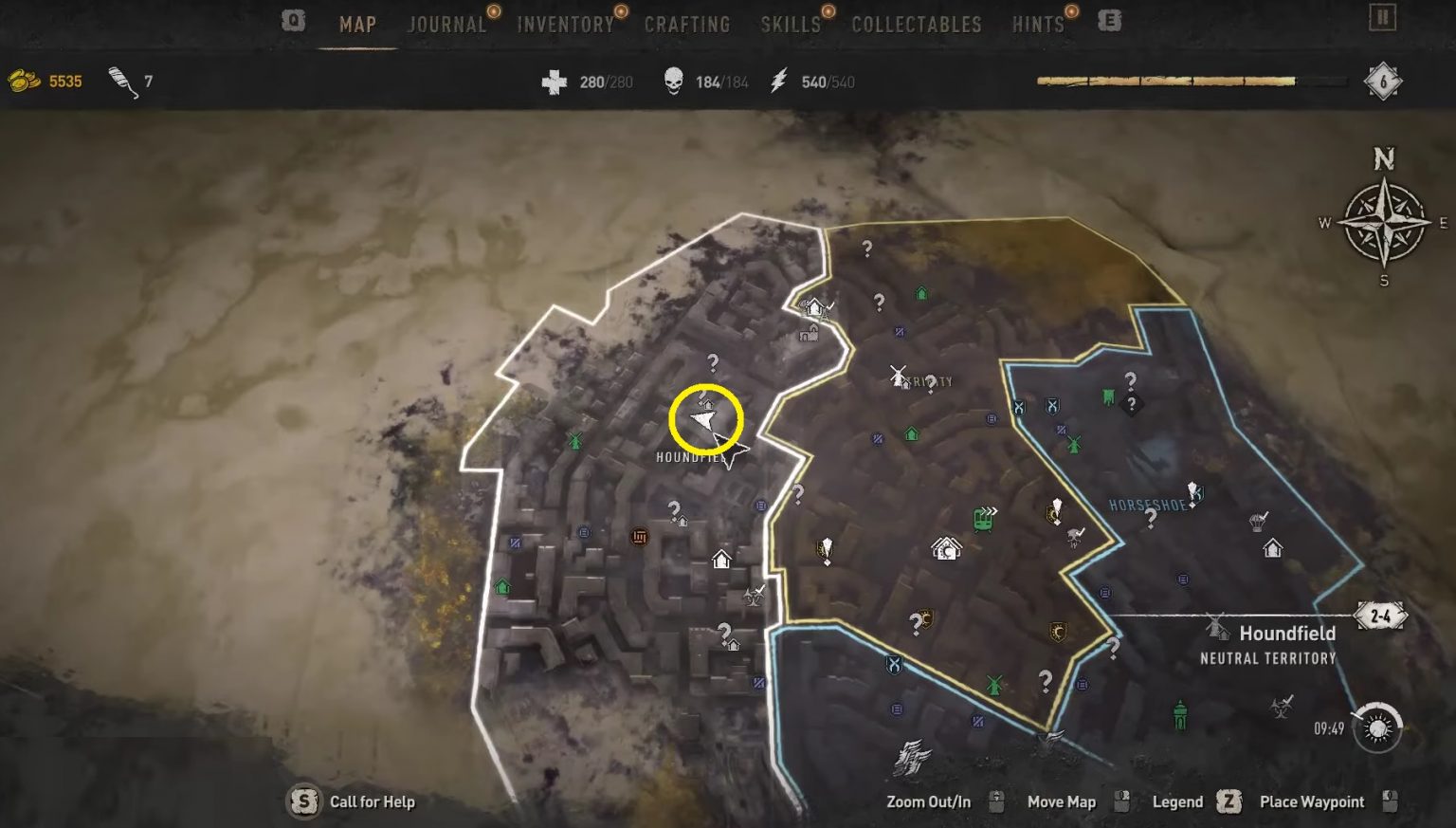Click the day-night time dial showing 09:49
Screen dimensions: 1456x828
tap(1377, 728)
